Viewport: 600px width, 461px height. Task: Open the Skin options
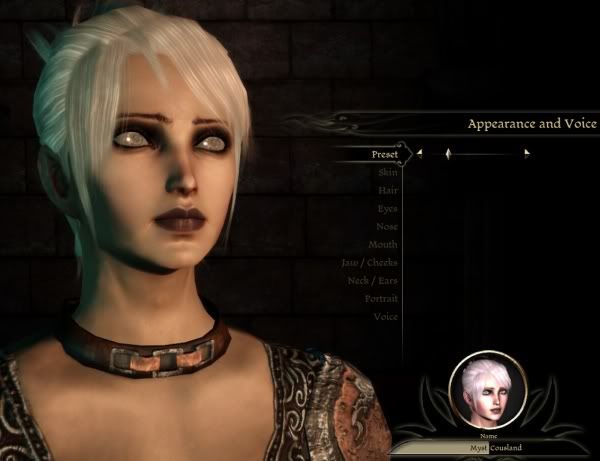(387, 172)
